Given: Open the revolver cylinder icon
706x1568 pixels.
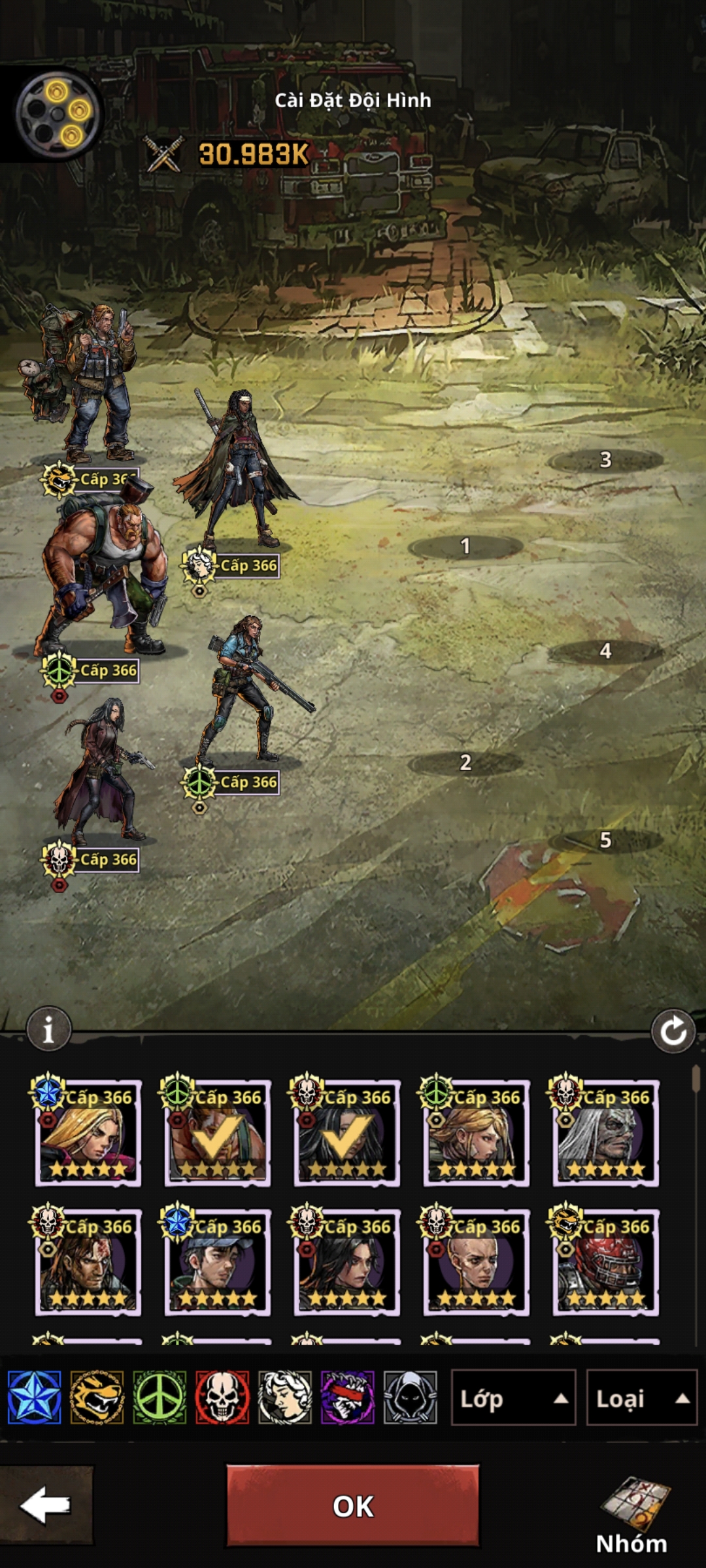Looking at the screenshot, I should (x=59, y=114).
